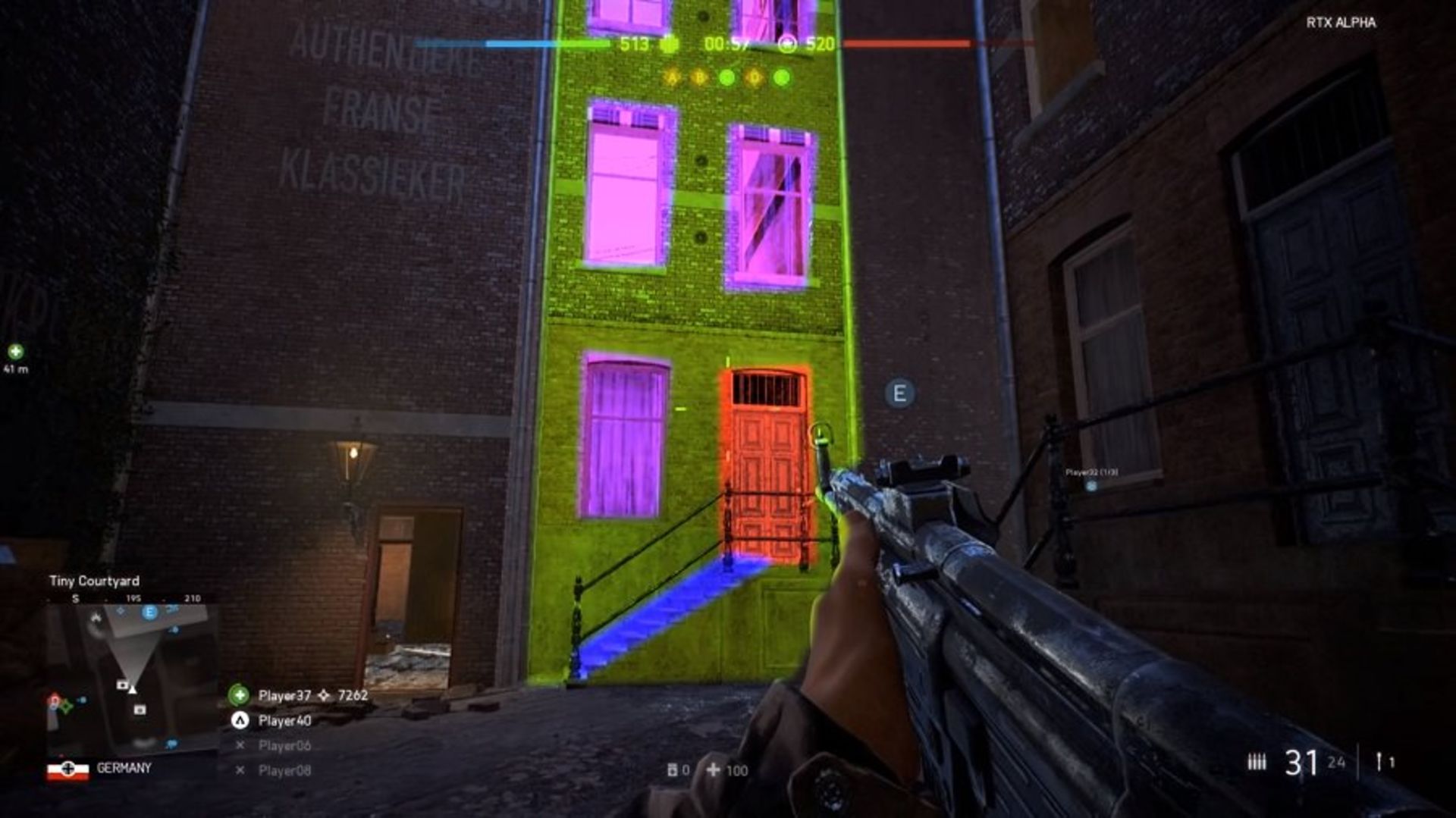The image size is (1456, 818).
Task: Click objective flag A in top bar
Action: tap(671, 77)
